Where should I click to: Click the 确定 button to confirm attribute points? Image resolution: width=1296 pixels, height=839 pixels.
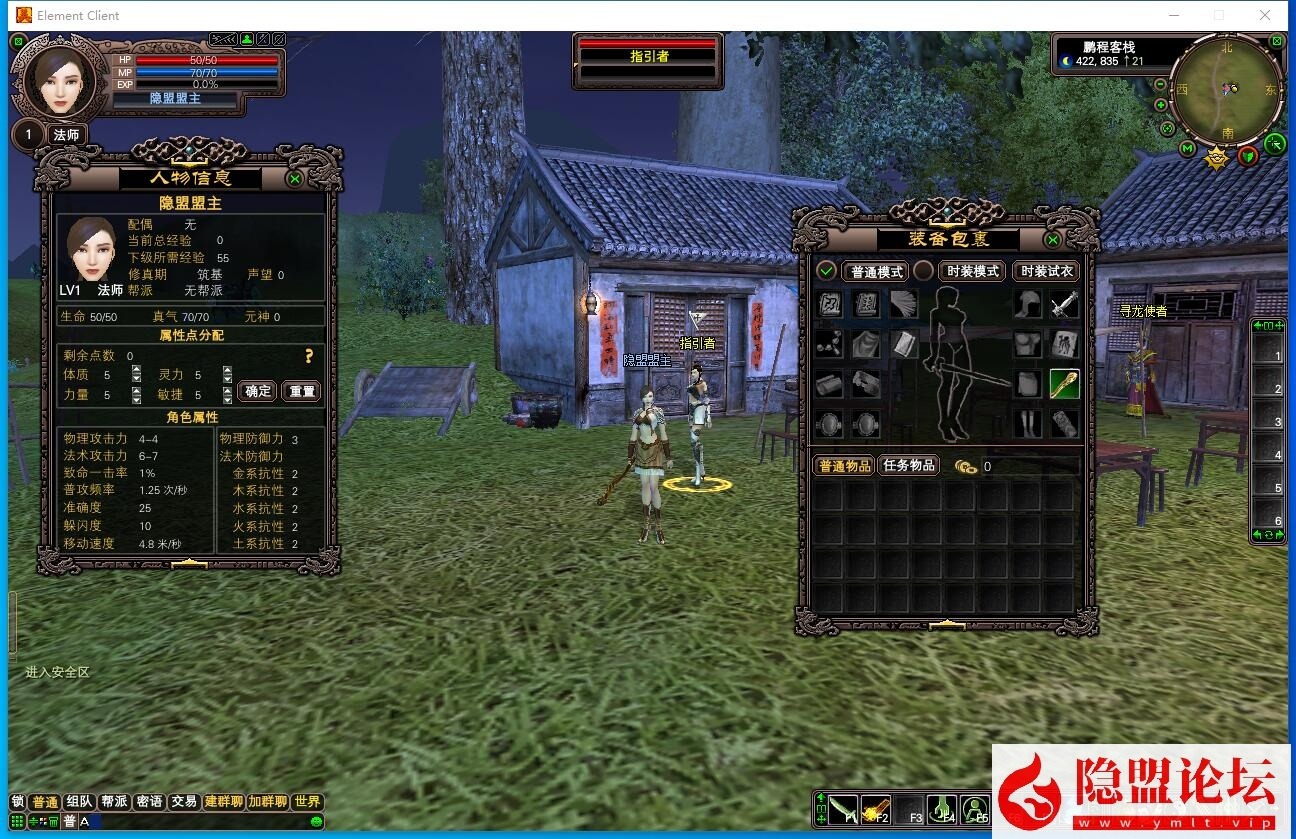[256, 391]
